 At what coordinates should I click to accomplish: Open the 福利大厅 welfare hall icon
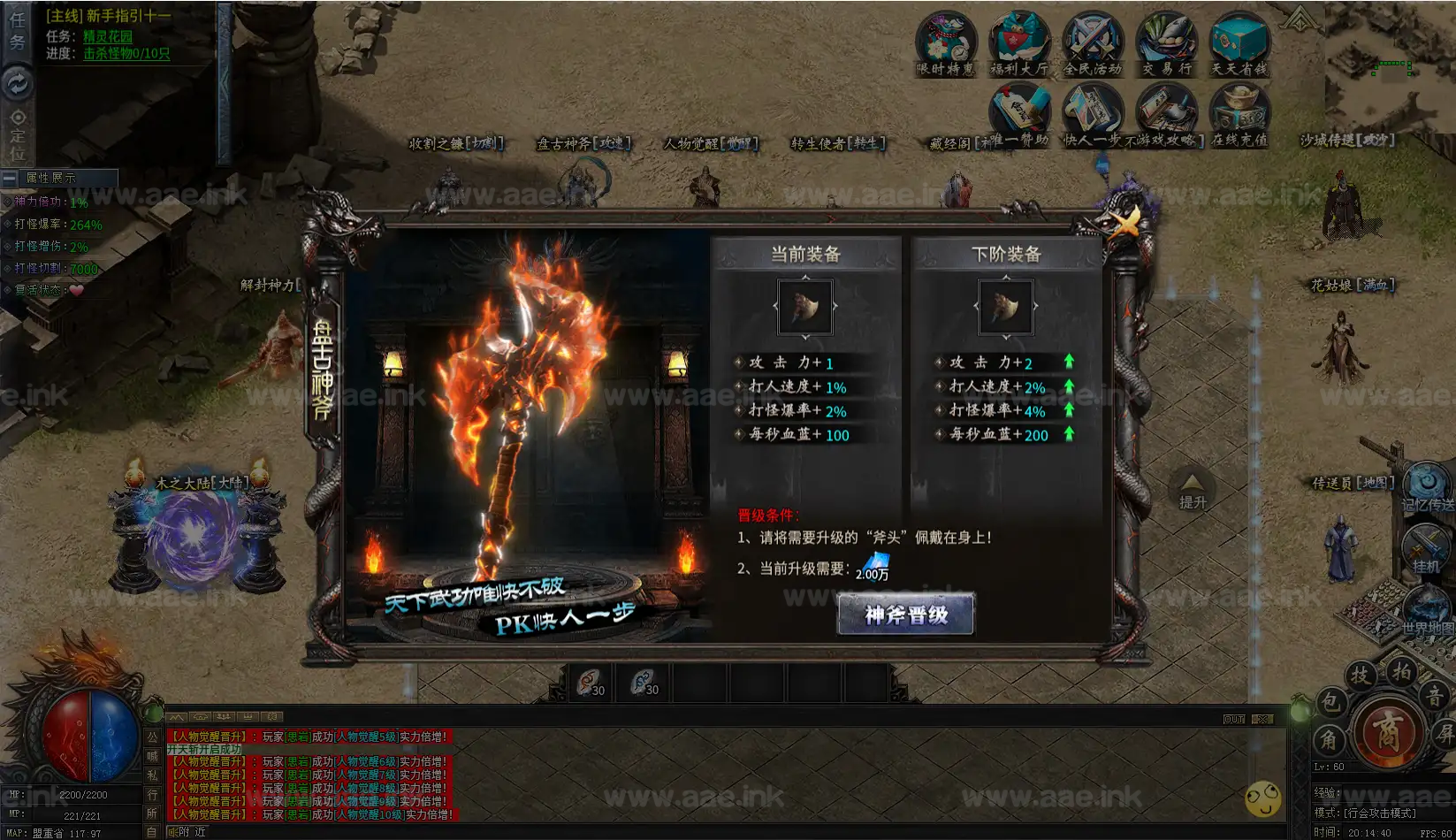point(1018,44)
